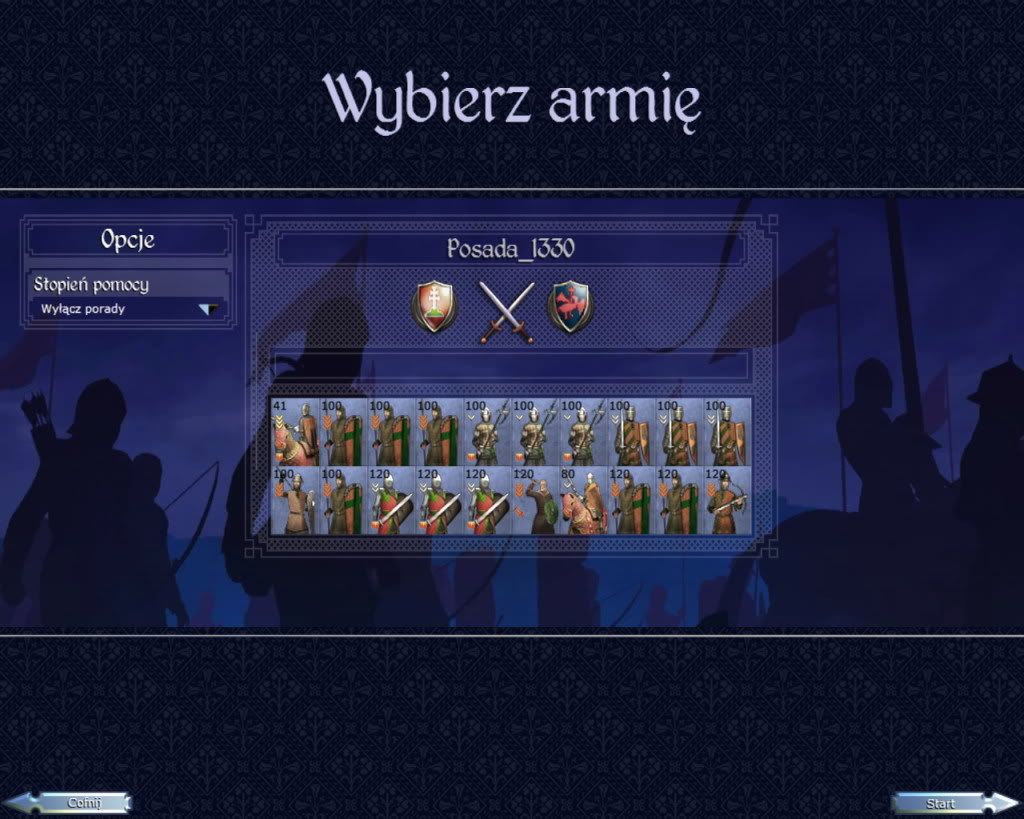Viewport: 1024px width, 819px height.
Task: Go back with the Cofnij button
Action: click(70, 802)
